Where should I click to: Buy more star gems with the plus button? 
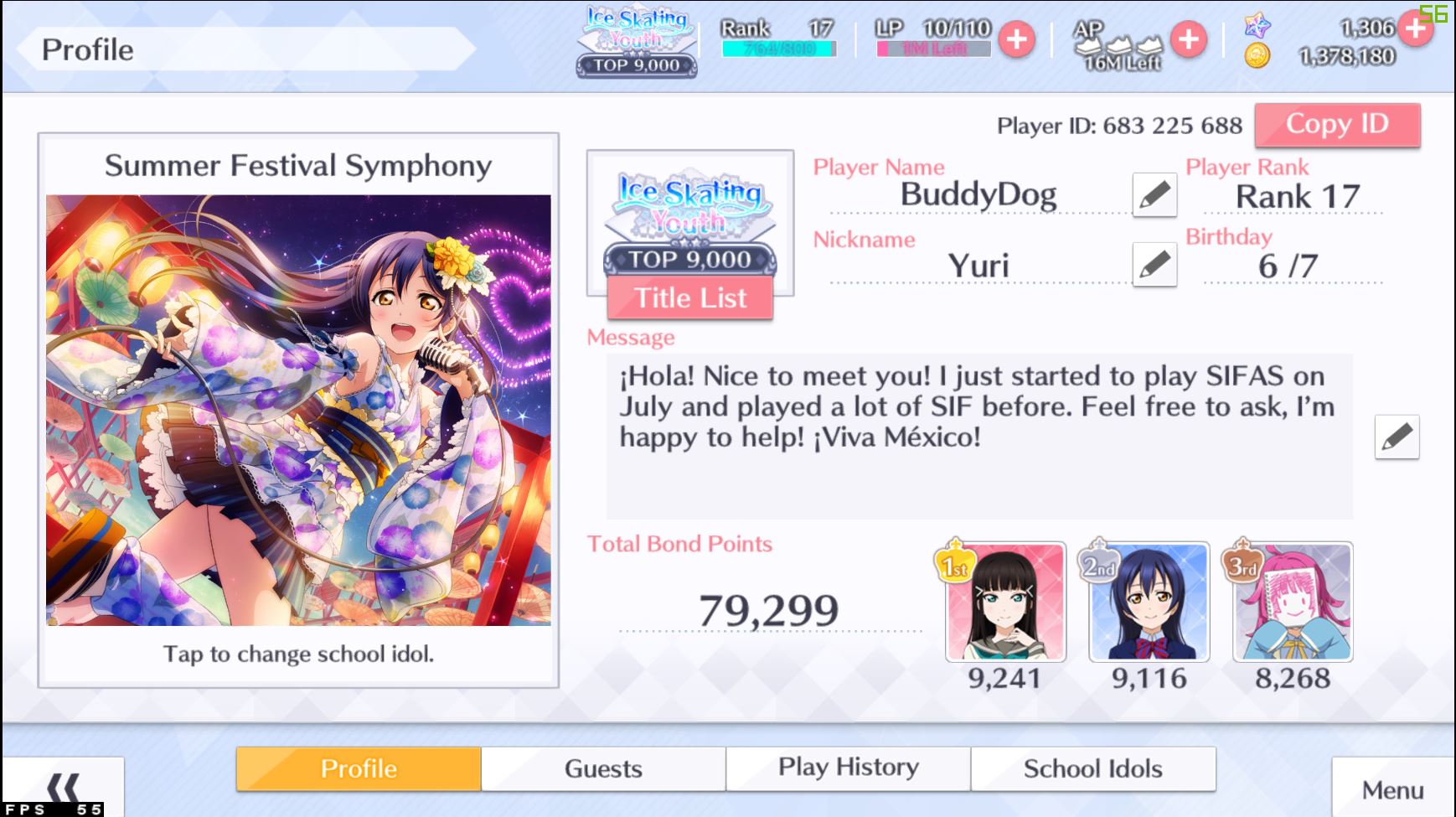click(1415, 28)
